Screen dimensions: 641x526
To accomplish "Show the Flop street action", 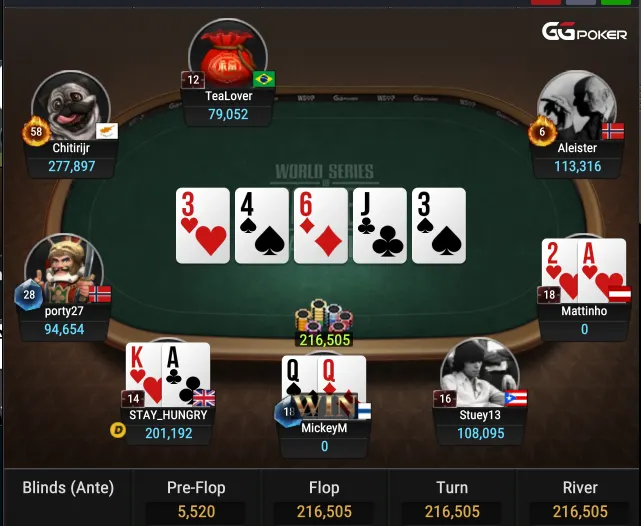I will (x=324, y=498).
